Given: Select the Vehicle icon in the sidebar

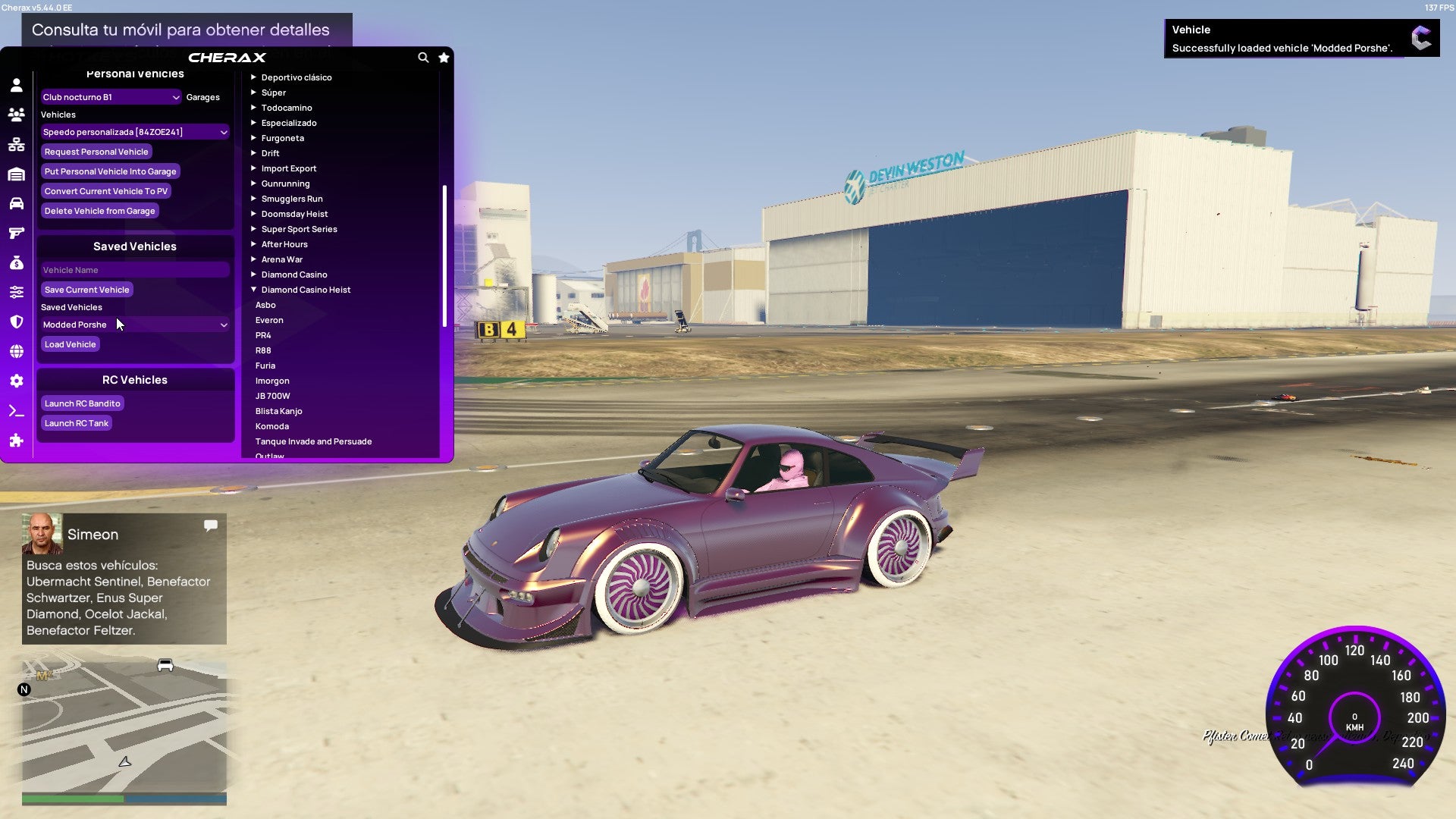Looking at the screenshot, I should 16,203.
